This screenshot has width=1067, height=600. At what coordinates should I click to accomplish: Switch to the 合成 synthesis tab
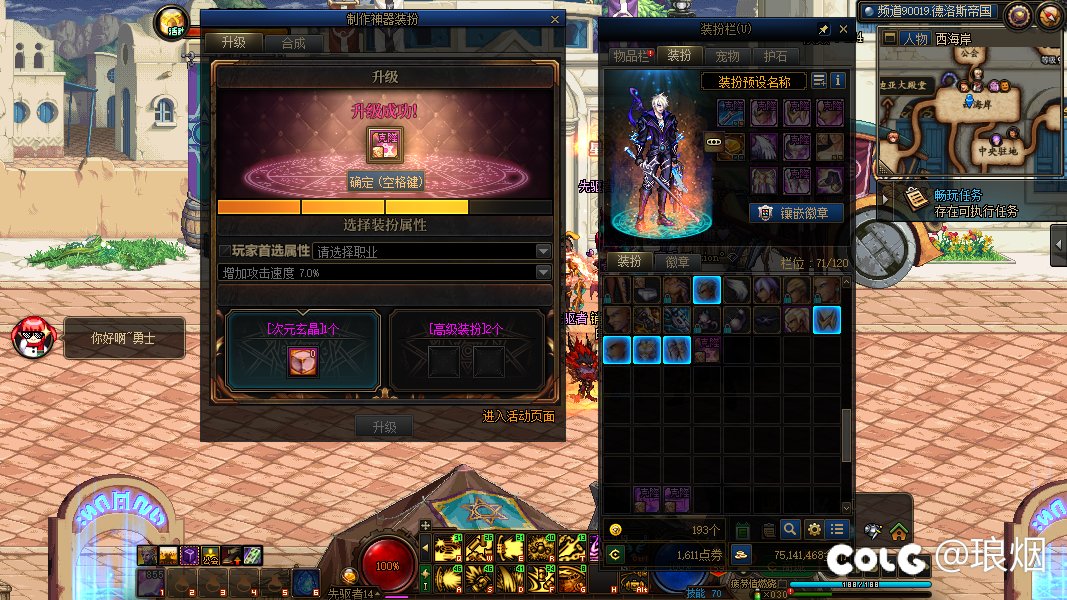click(x=293, y=43)
